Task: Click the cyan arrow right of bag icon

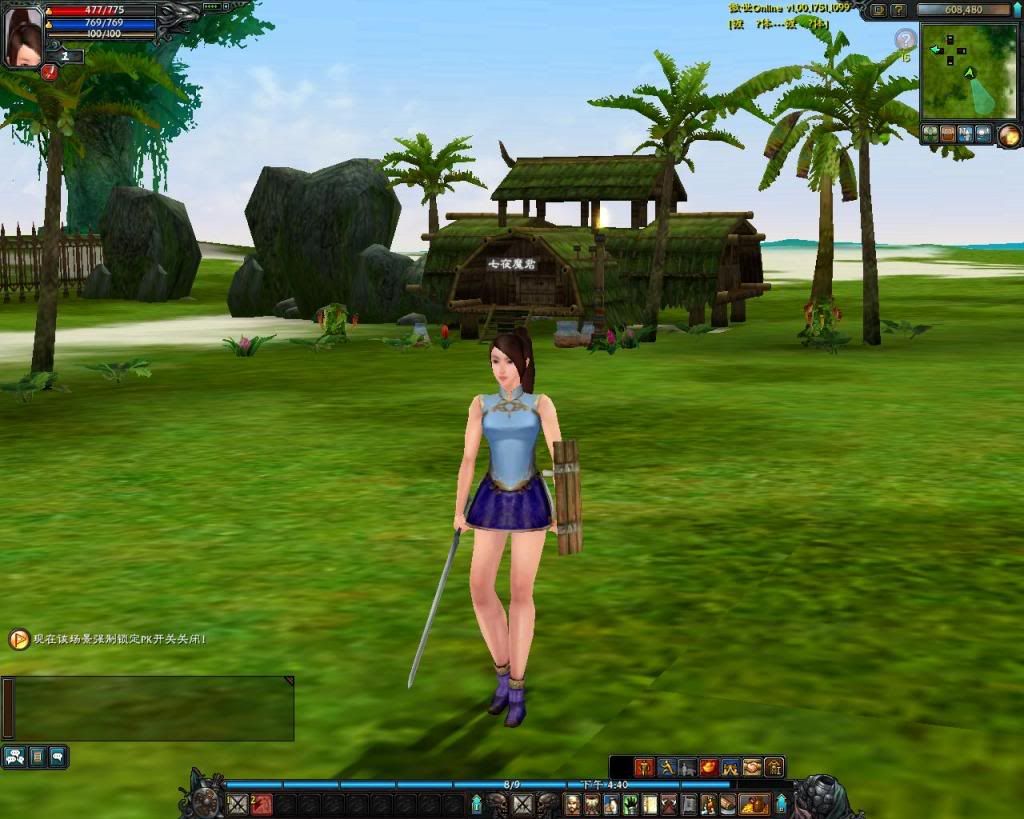Action: [x=781, y=804]
